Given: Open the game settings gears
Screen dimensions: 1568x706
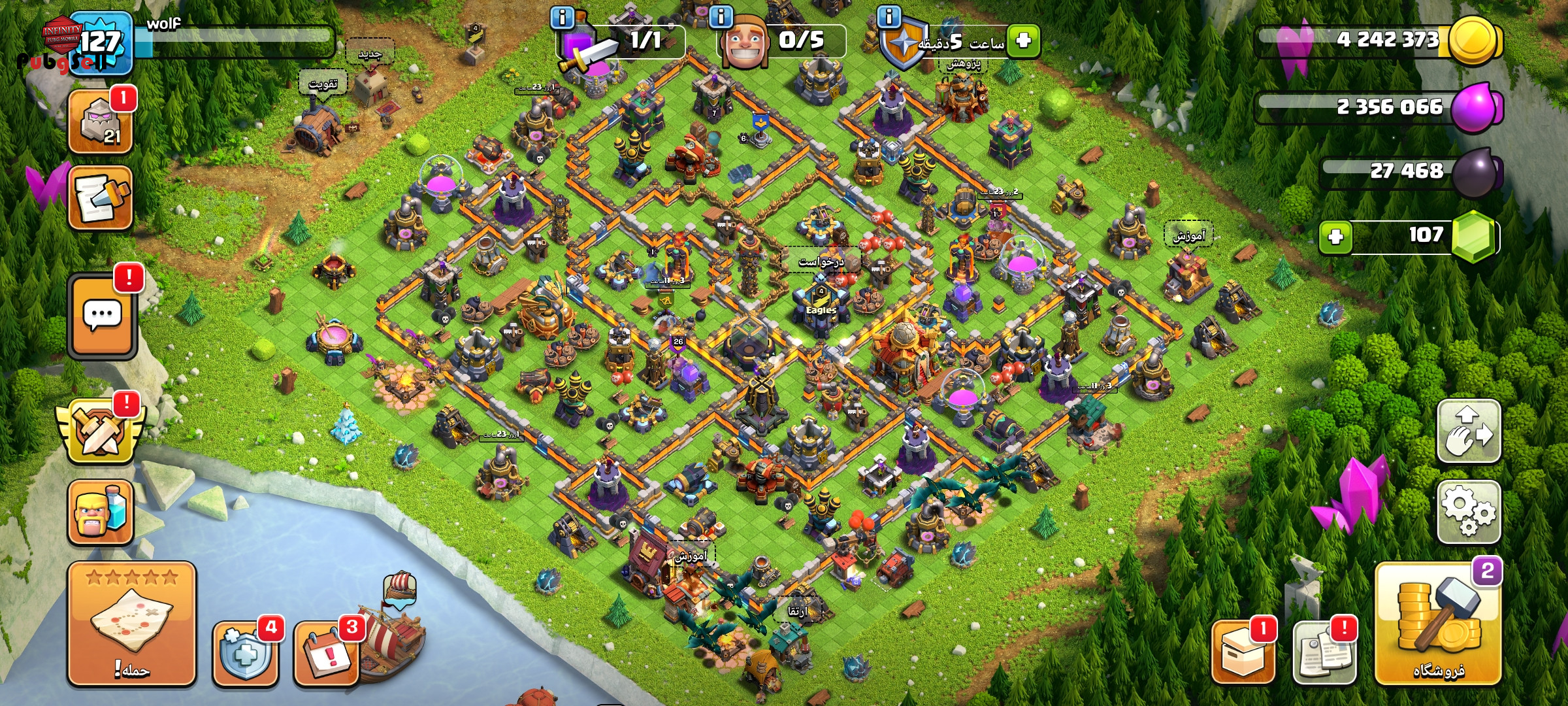Looking at the screenshot, I should pos(1468,512).
